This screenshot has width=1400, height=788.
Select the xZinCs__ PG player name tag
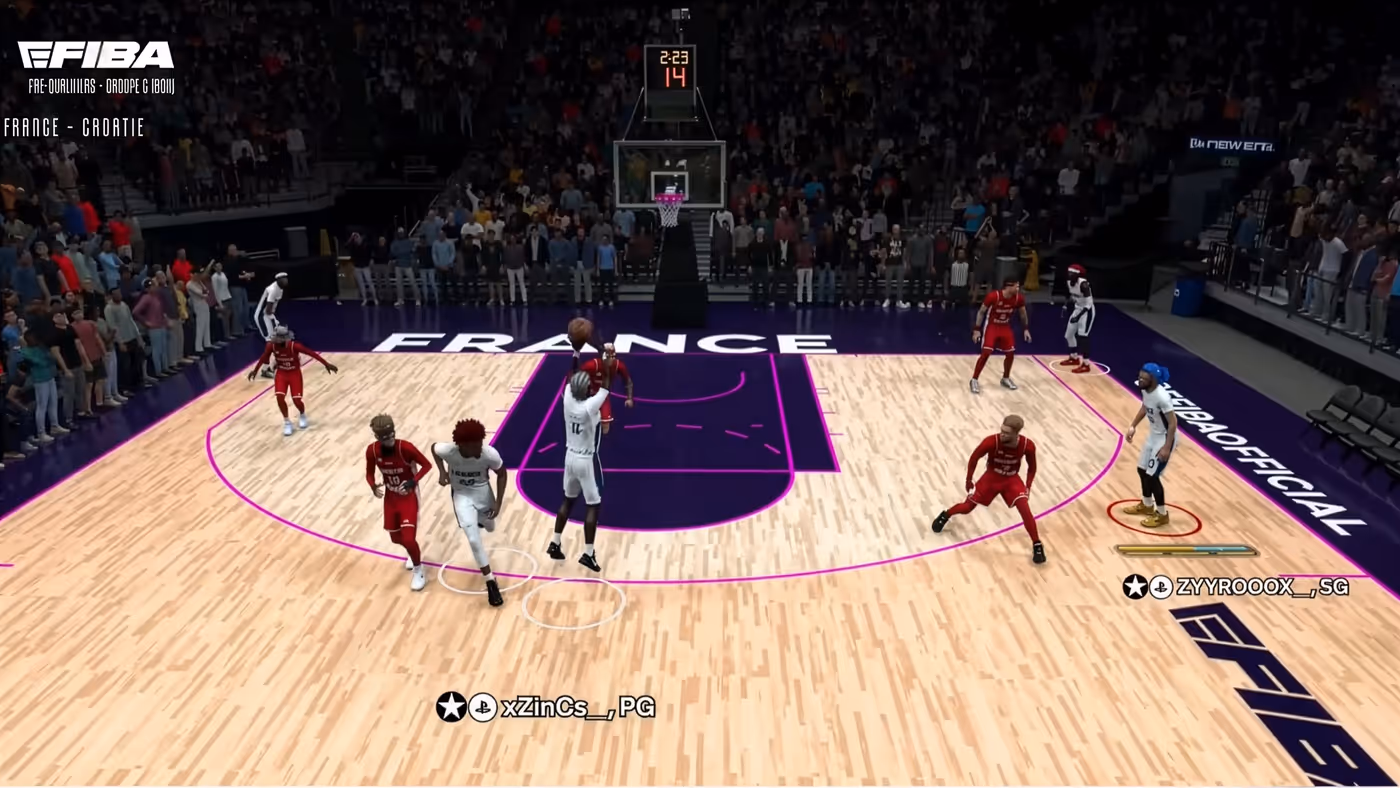pos(546,707)
